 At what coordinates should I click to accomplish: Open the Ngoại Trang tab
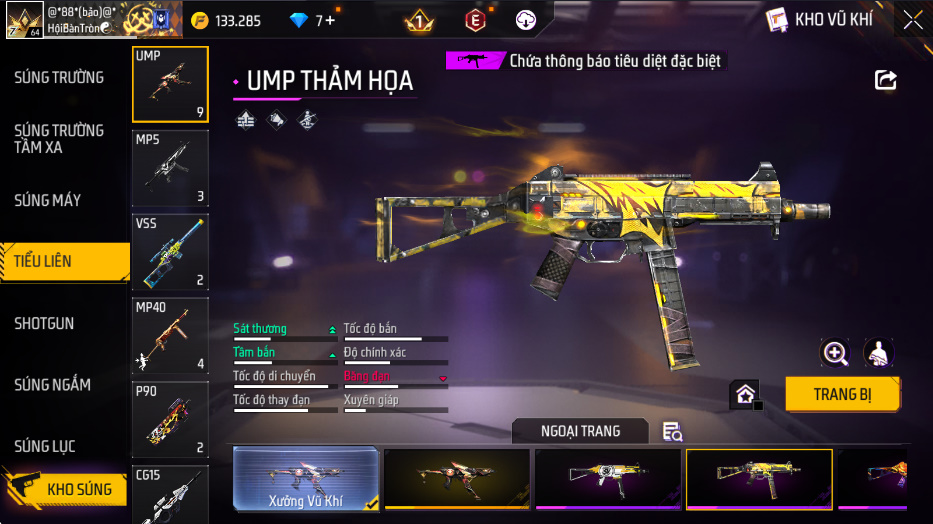(x=580, y=431)
